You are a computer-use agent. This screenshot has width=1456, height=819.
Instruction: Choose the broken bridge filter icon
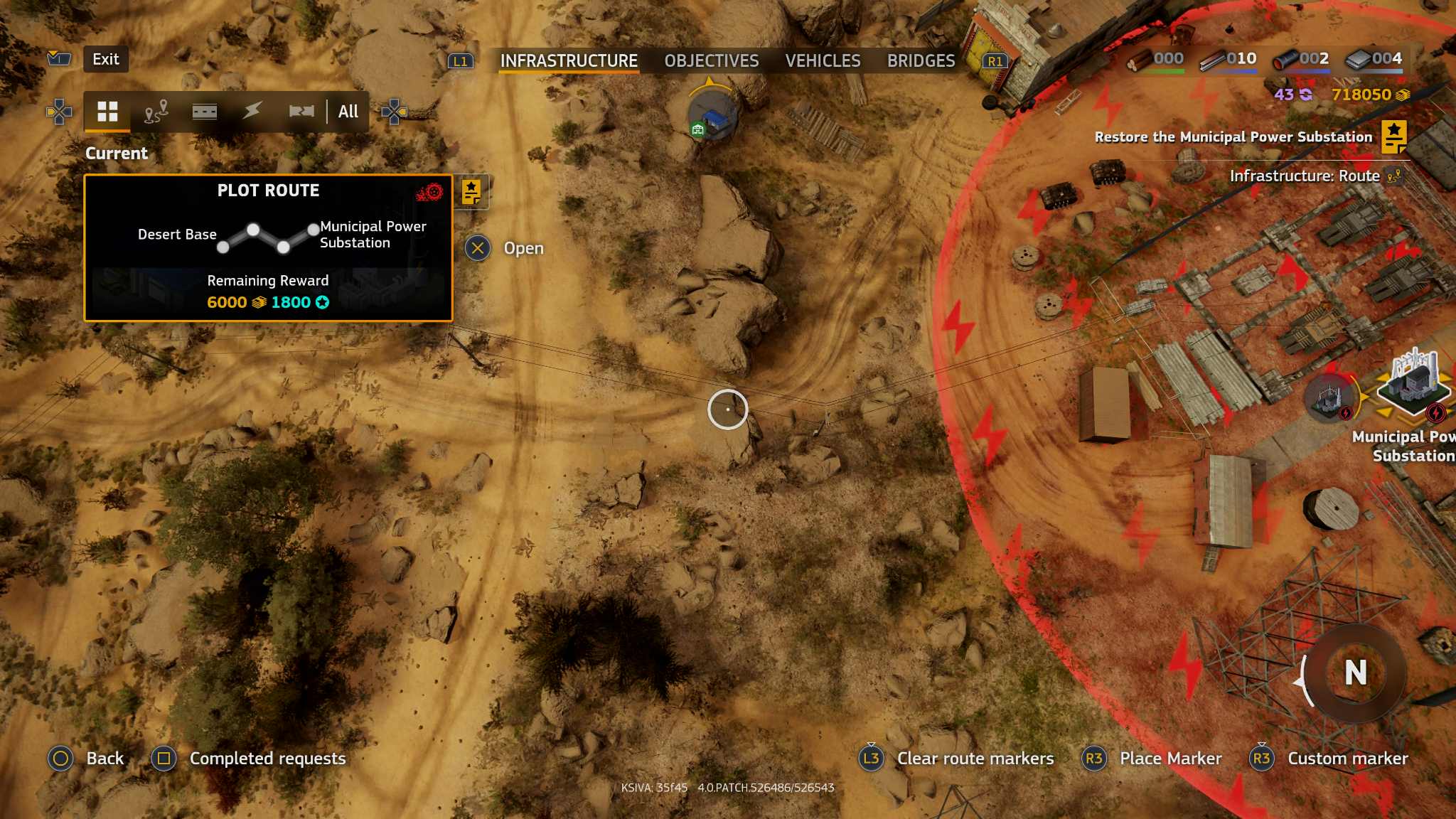click(301, 112)
